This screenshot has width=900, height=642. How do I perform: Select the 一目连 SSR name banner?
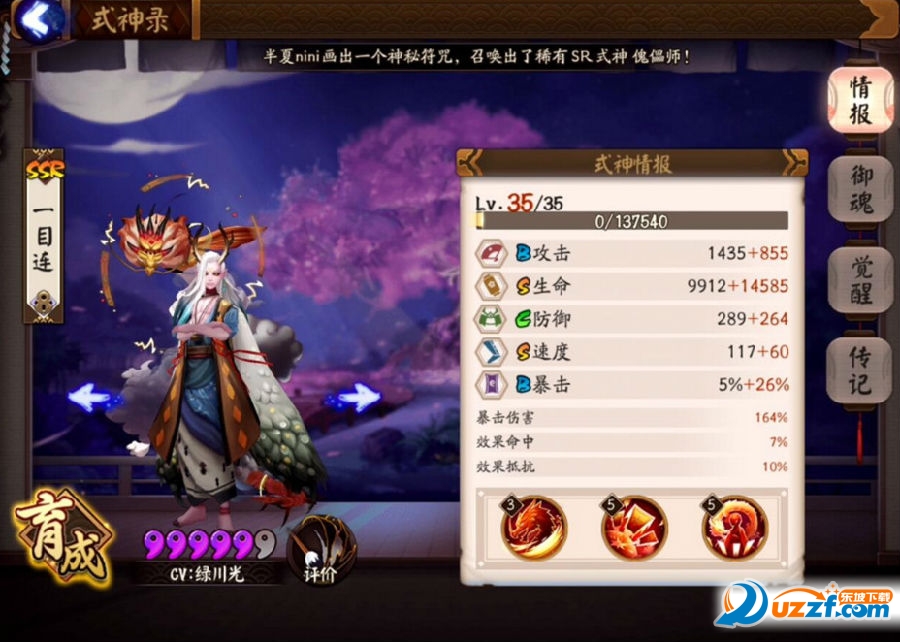click(x=43, y=237)
